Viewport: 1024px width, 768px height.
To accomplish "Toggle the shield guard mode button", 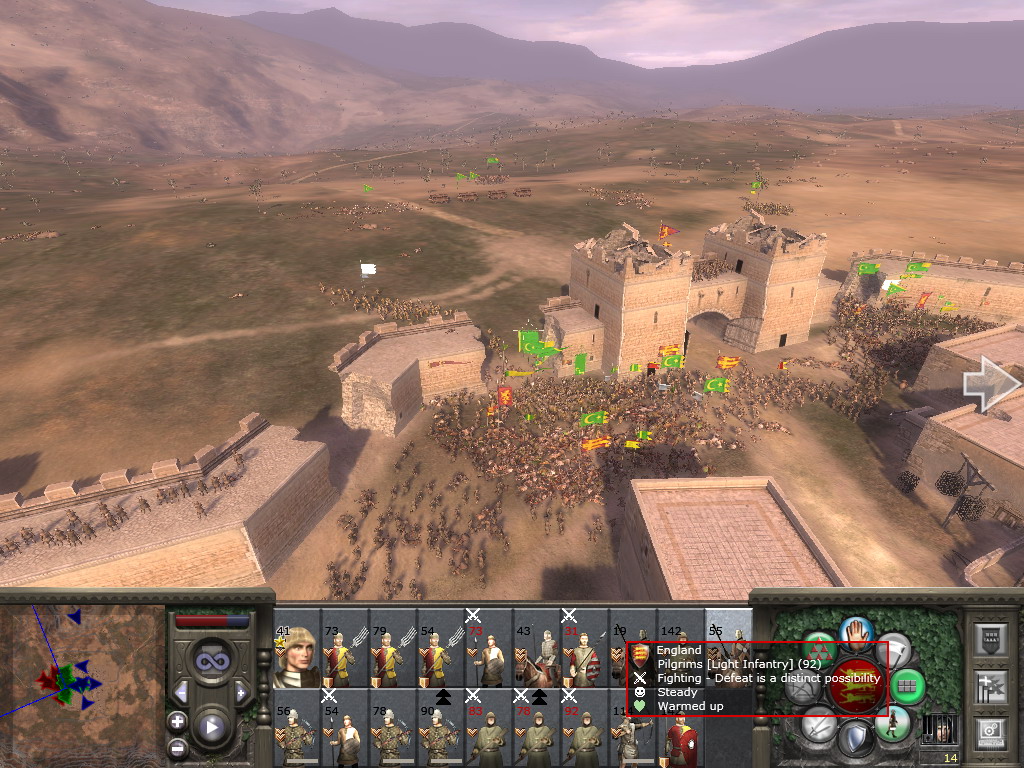I will (856, 739).
